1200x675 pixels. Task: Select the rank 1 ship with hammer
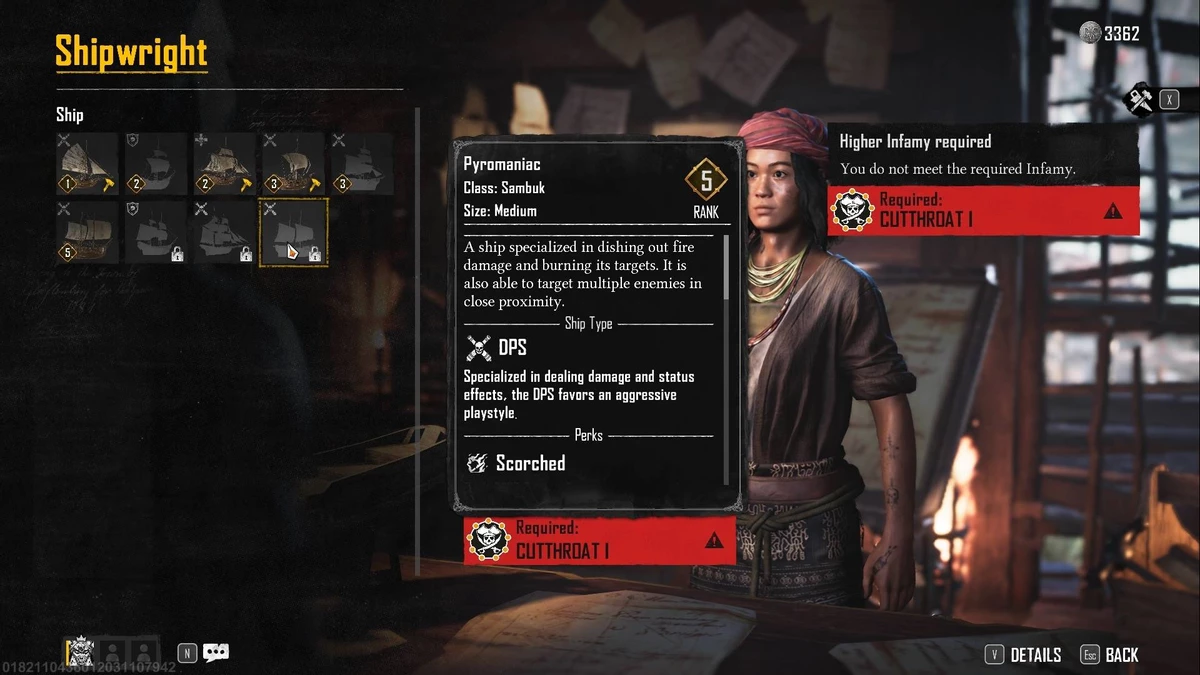coord(87,164)
